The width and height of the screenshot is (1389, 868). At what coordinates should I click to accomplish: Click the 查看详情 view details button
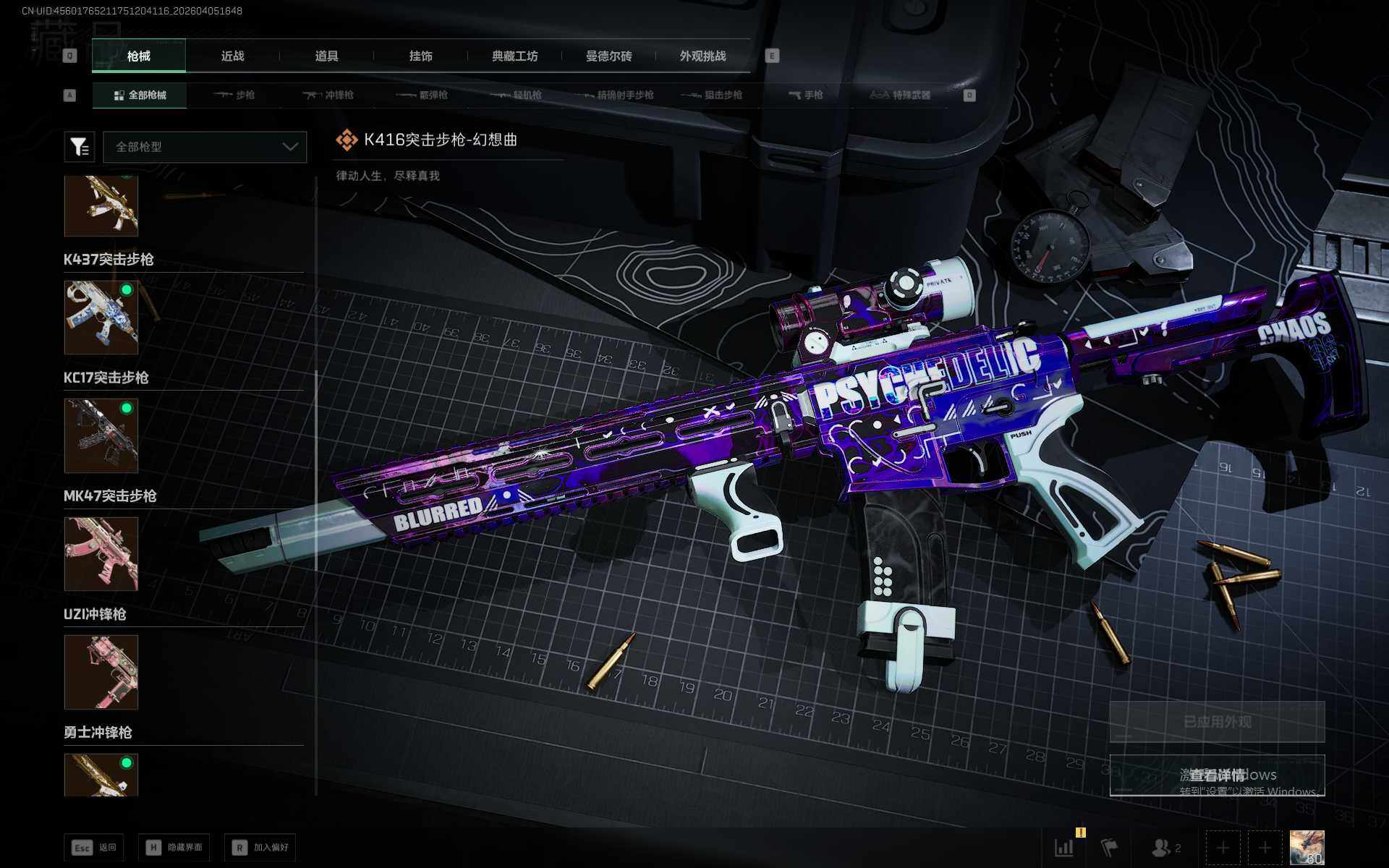coord(1217,775)
